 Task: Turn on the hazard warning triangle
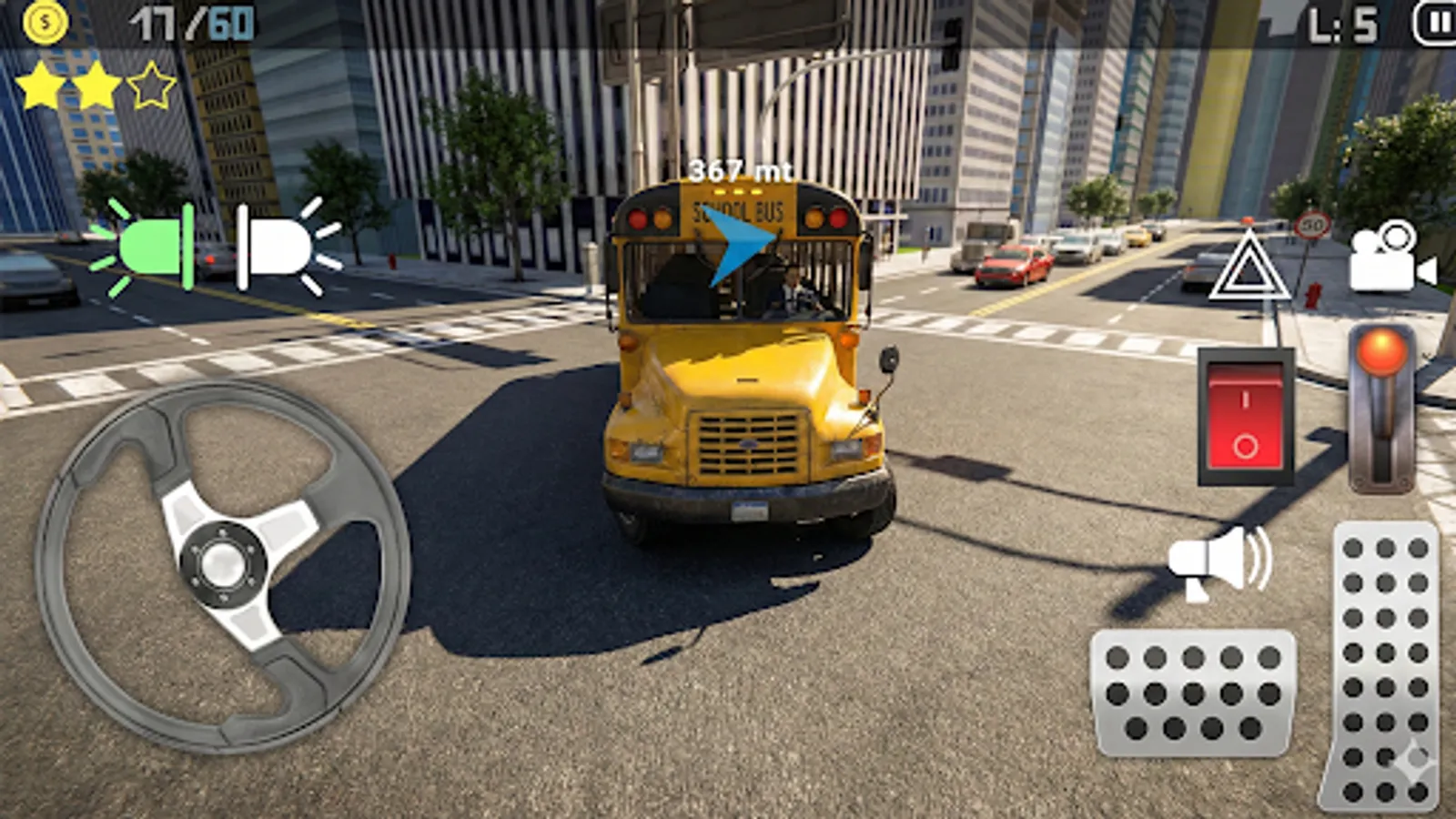coord(1250,268)
